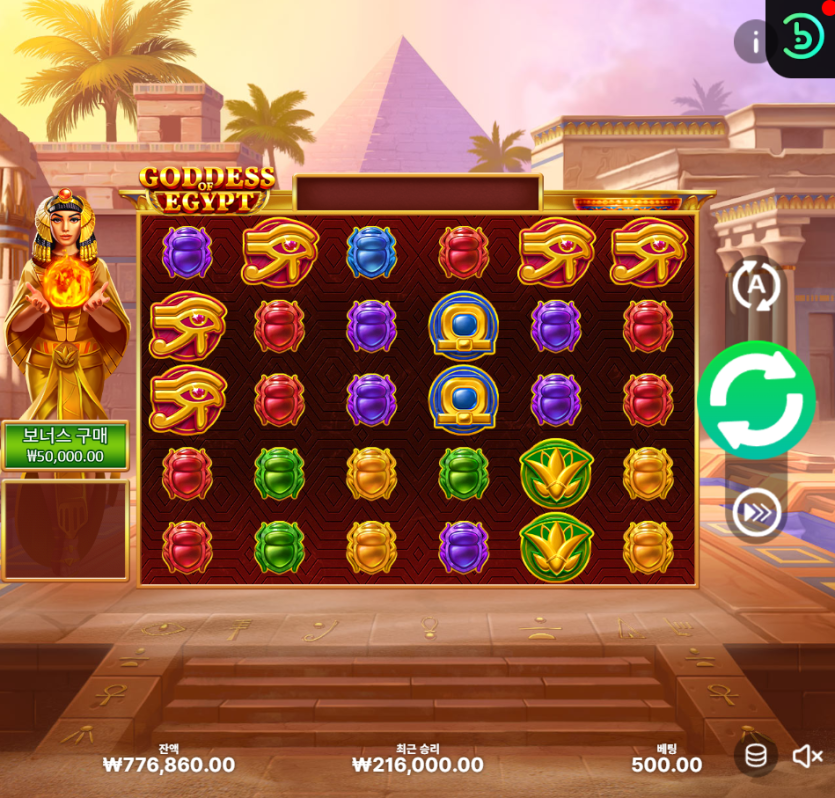
Task: Open the game info panel
Action: 755,41
